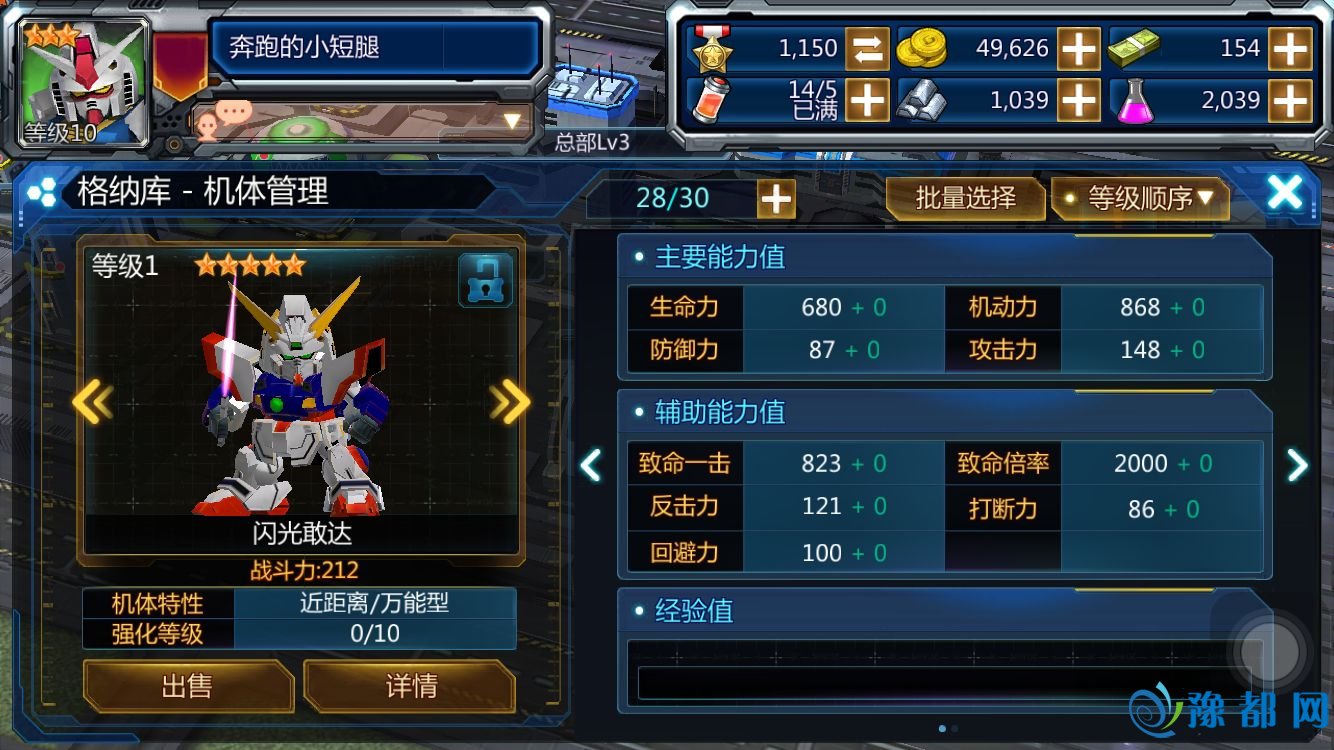This screenshot has width=1334, height=750.
Task: Close the hangar management panel
Action: (x=1284, y=193)
